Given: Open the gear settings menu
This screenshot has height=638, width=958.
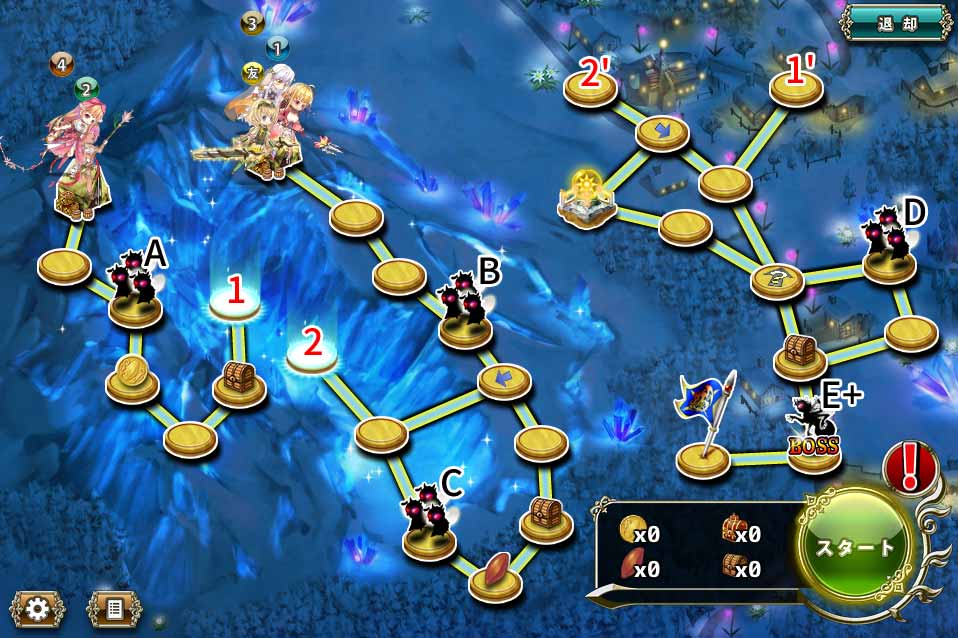Looking at the screenshot, I should tap(37, 609).
